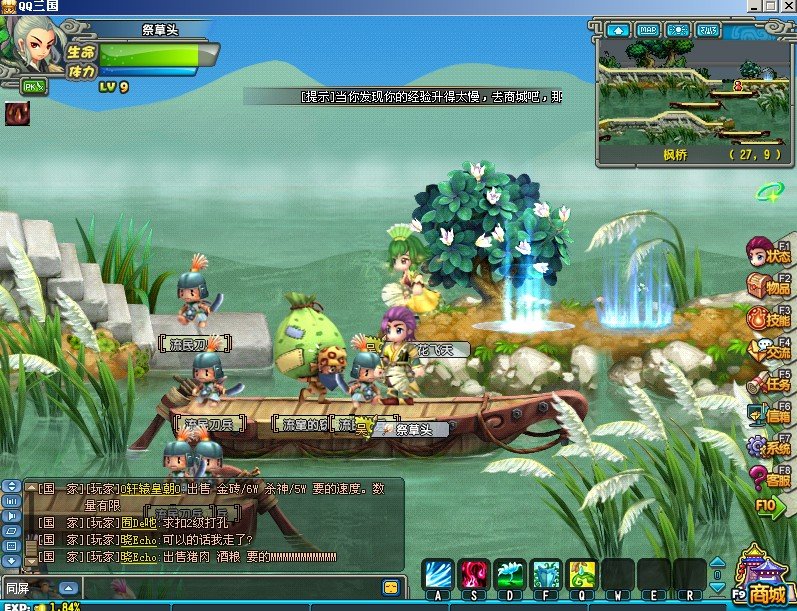Activate the red flame skill in slot S
This screenshot has width=797, height=611.
coord(473,574)
